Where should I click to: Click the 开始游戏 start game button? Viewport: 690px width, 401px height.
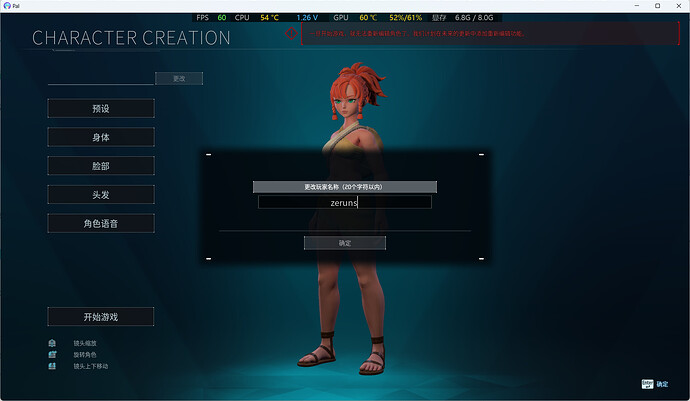coord(101,317)
